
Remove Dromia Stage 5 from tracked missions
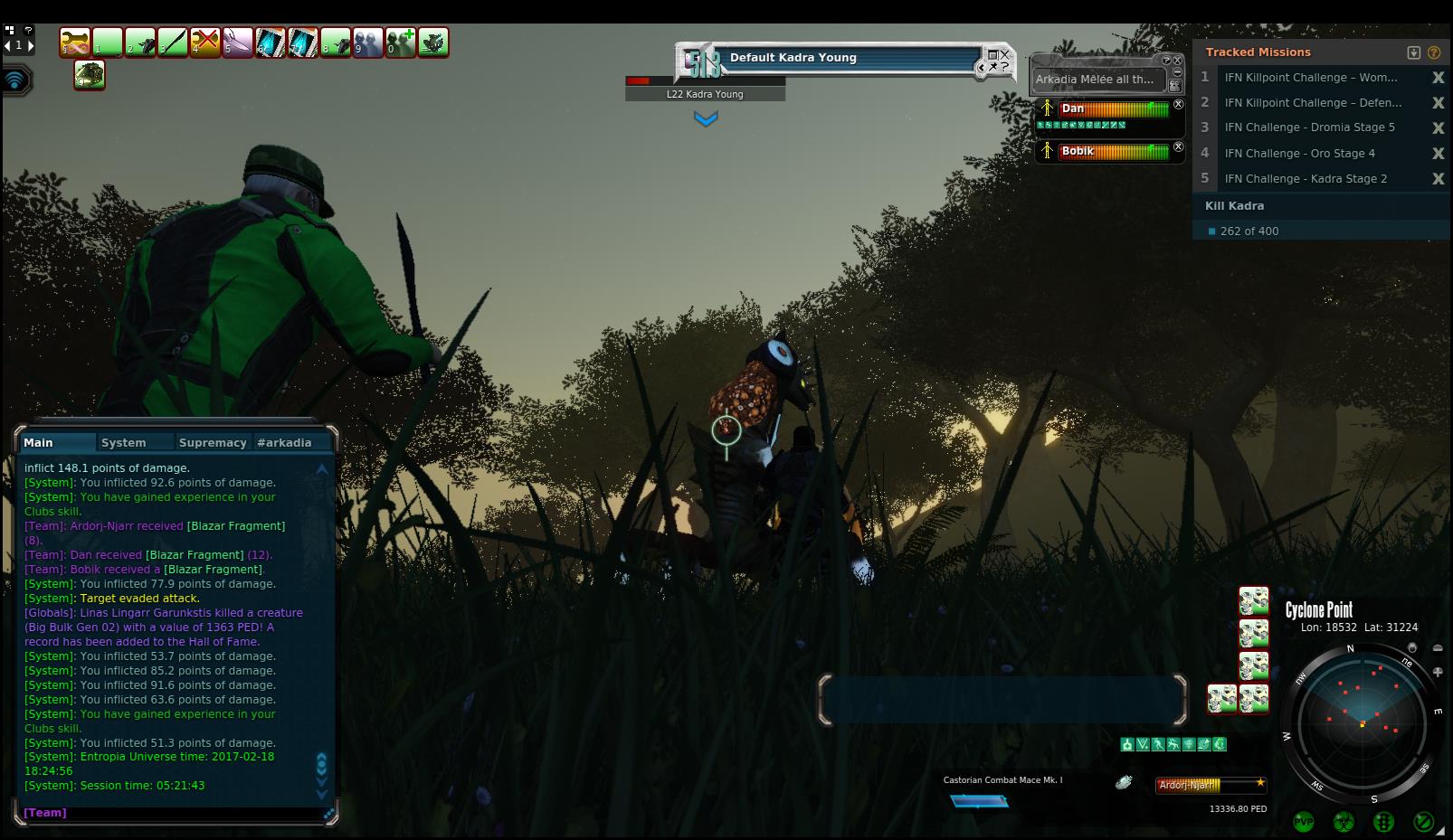click(1438, 128)
